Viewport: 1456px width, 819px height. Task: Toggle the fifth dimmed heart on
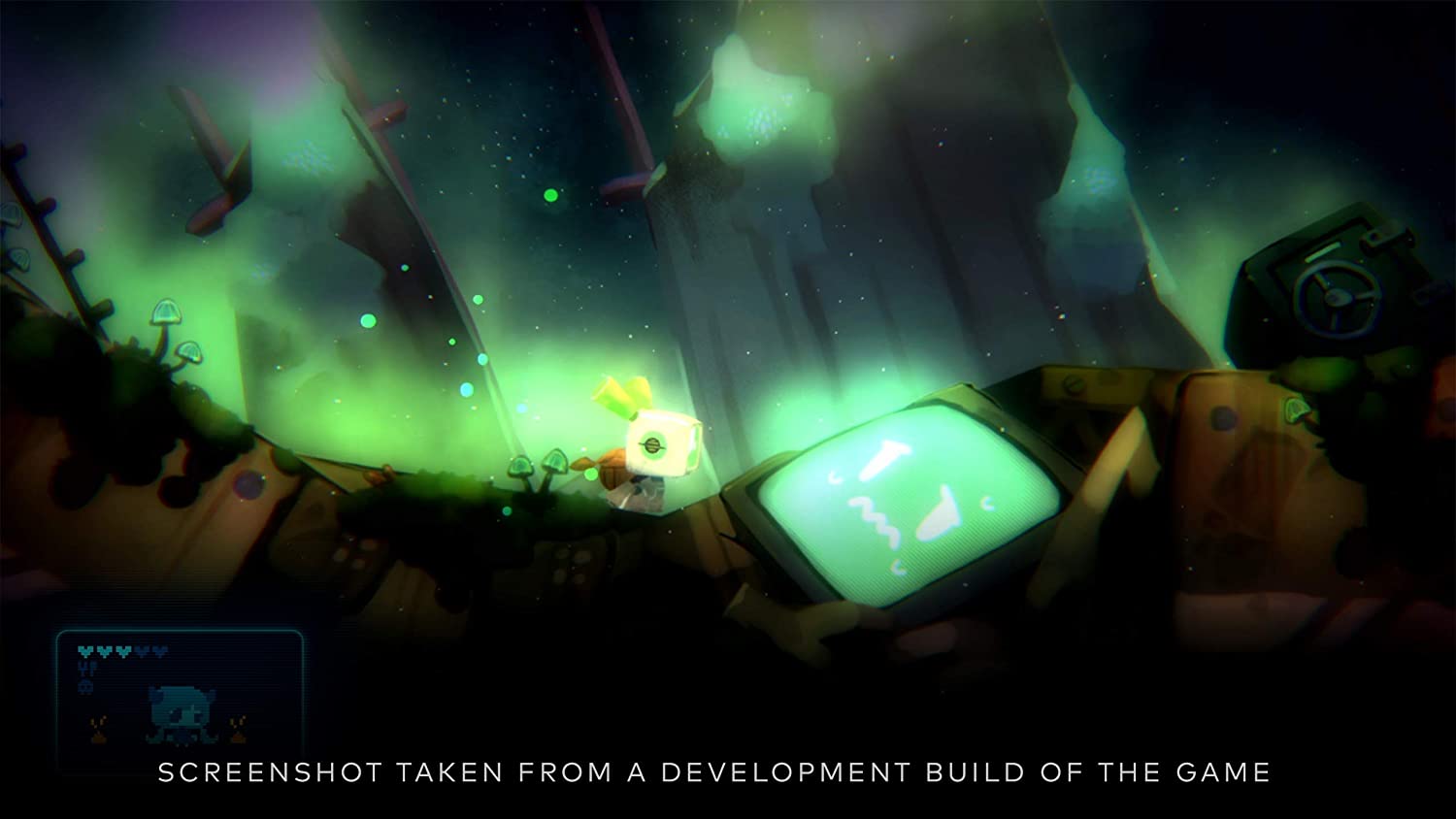[159, 651]
